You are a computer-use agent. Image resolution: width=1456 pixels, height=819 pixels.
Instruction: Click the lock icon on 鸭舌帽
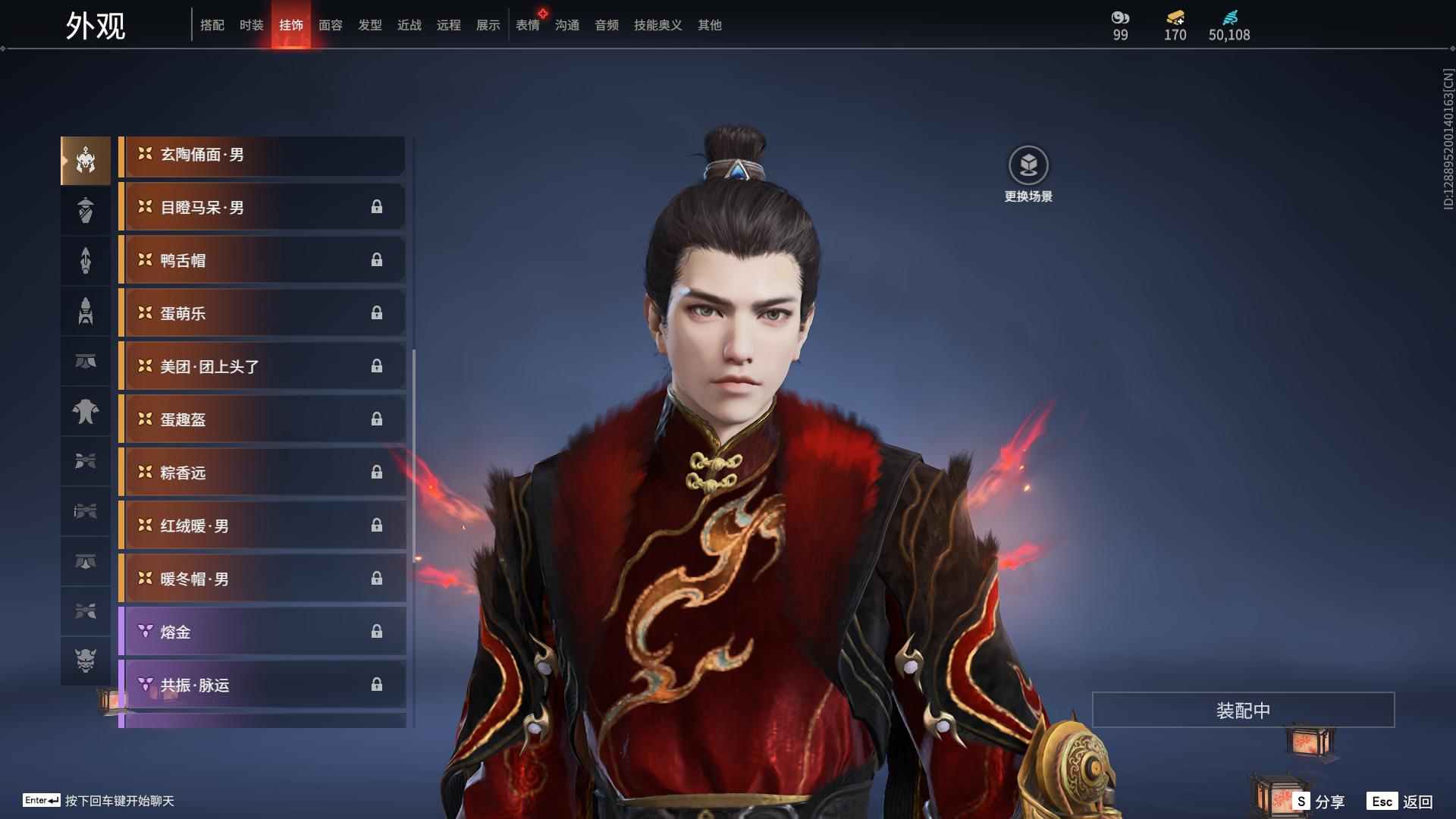[378, 260]
